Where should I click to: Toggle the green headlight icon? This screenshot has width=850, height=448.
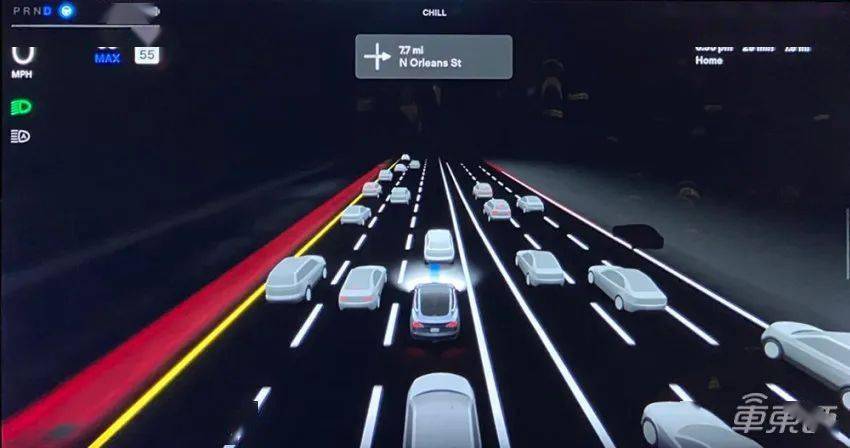20,106
